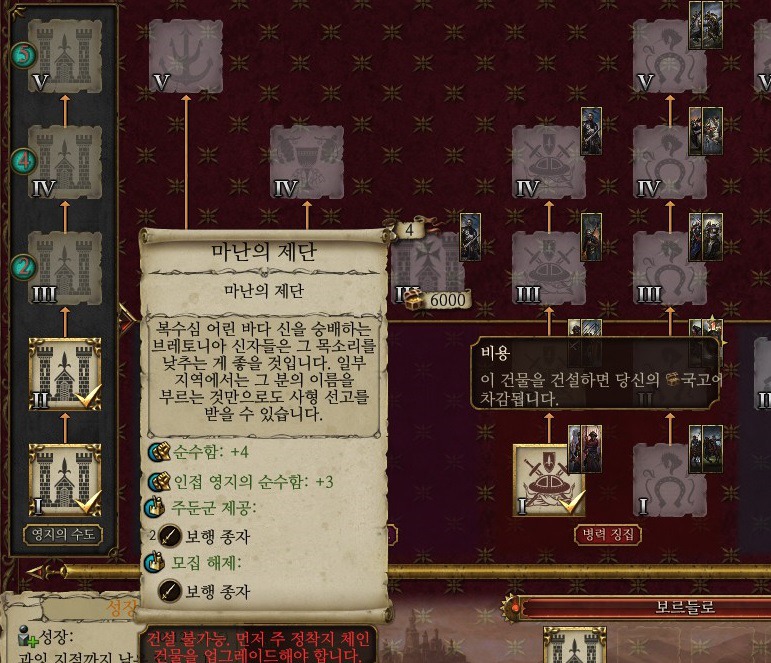
Task: Click the tier III shield-and-swords recruitment building
Action: (549, 268)
